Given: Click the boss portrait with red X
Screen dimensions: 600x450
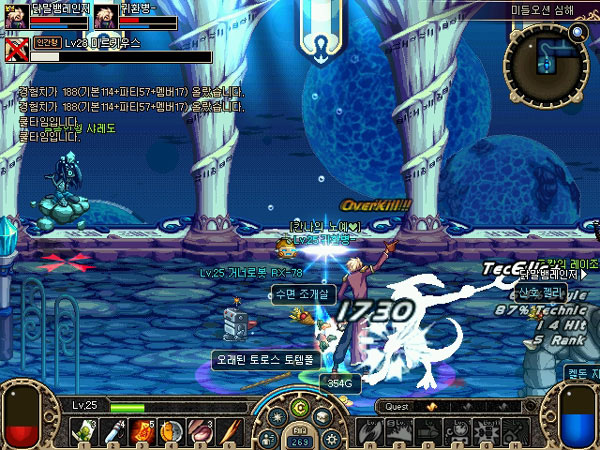Looking at the screenshot, I should point(16,50).
